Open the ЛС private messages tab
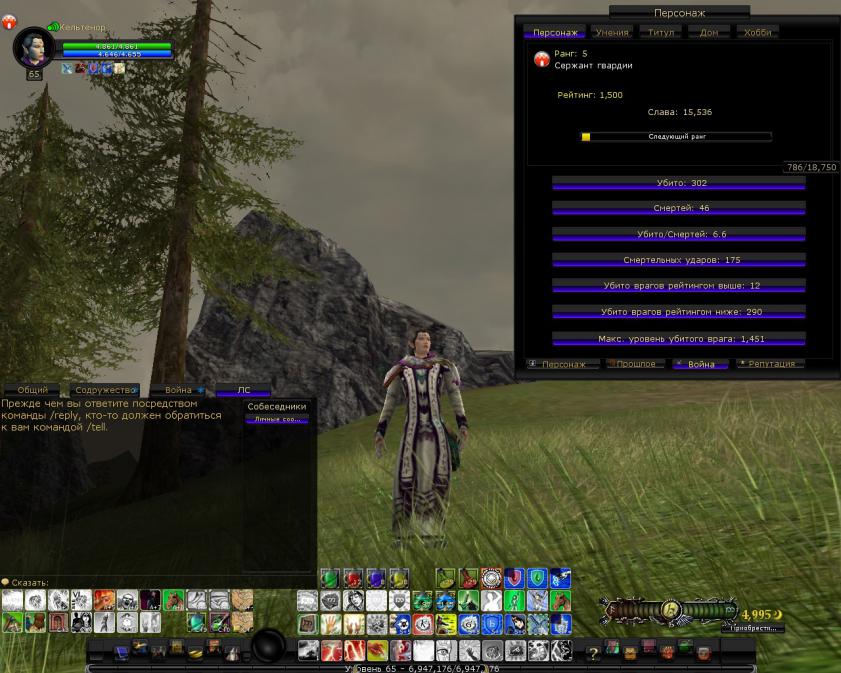 pyautogui.click(x=243, y=390)
